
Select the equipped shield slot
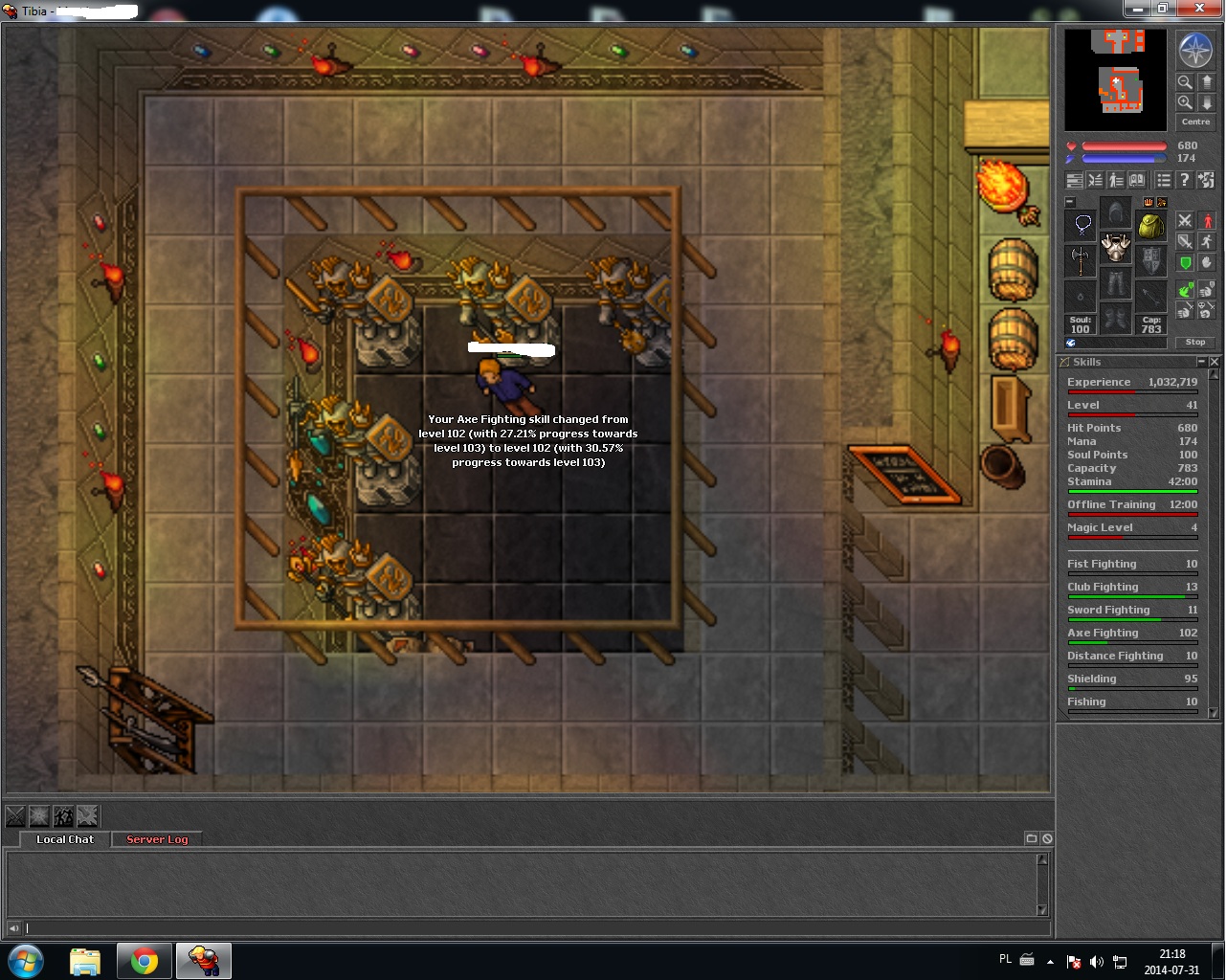click(1150, 260)
